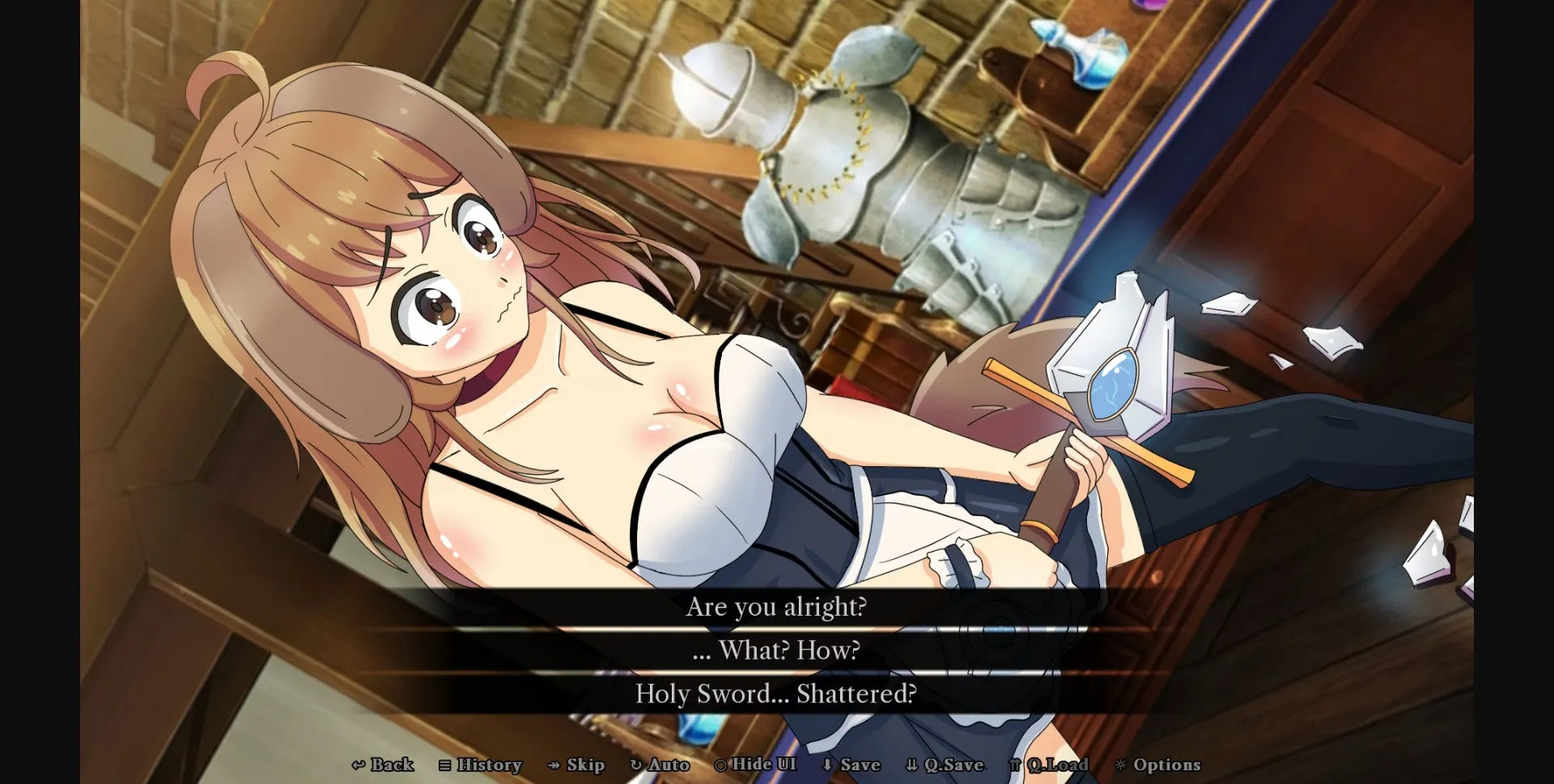Pick the "... What? How?" choice
This screenshot has width=1554, height=784.
pyautogui.click(x=776, y=650)
